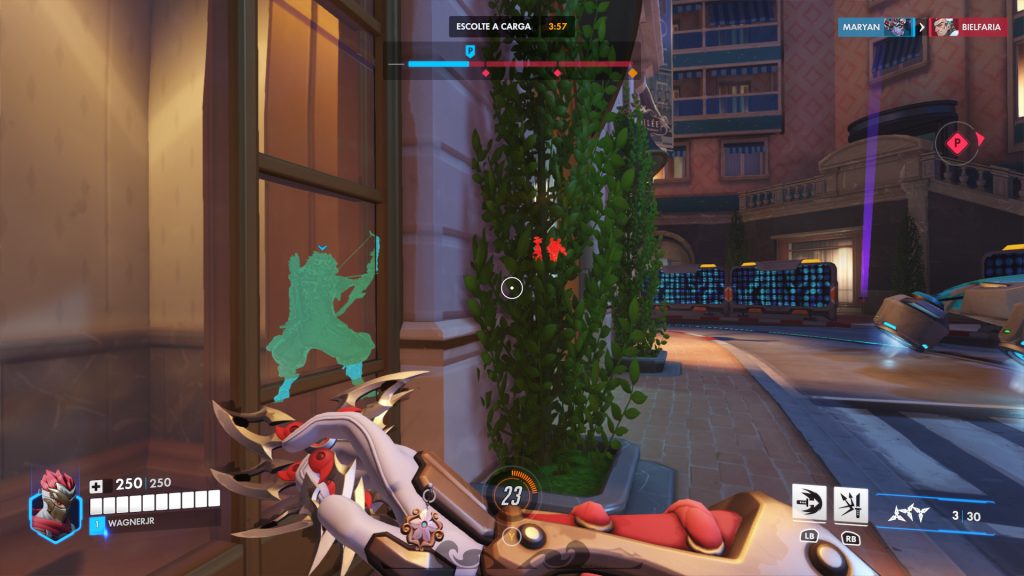Image resolution: width=1024 pixels, height=576 pixels.
Task: Click the red-haired hero portrait
Action: tap(54, 507)
